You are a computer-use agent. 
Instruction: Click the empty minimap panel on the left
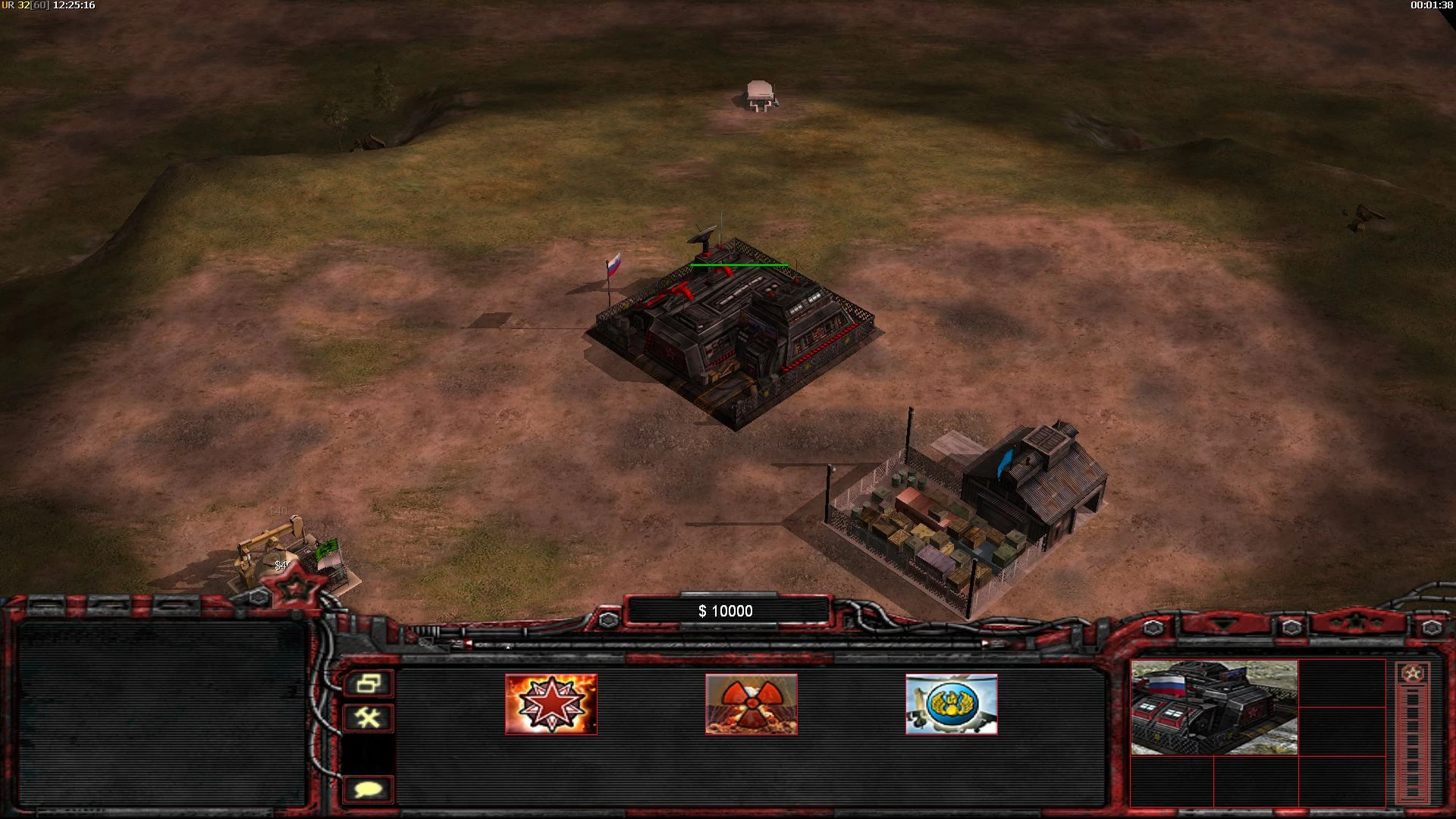click(163, 713)
